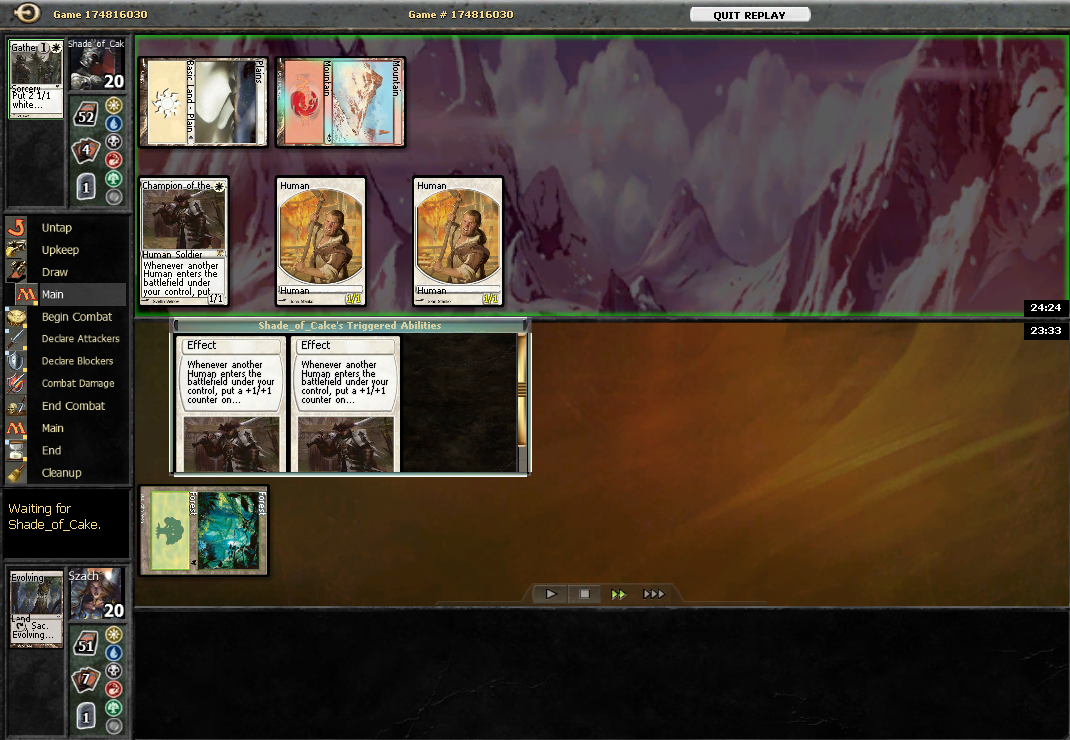The width and height of the screenshot is (1070, 740).
Task: Select the Mountain land card
Action: (x=340, y=102)
